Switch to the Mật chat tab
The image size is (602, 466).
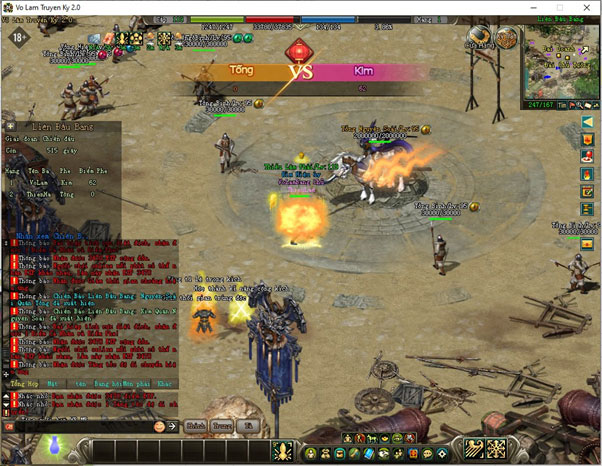52,383
